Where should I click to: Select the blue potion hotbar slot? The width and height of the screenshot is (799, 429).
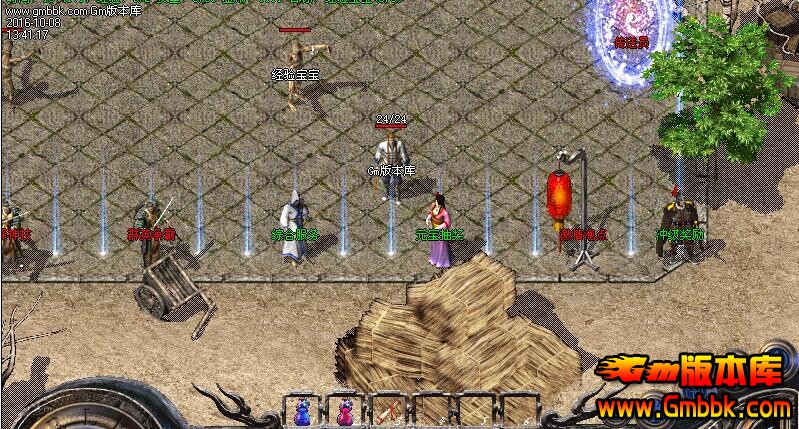300,411
